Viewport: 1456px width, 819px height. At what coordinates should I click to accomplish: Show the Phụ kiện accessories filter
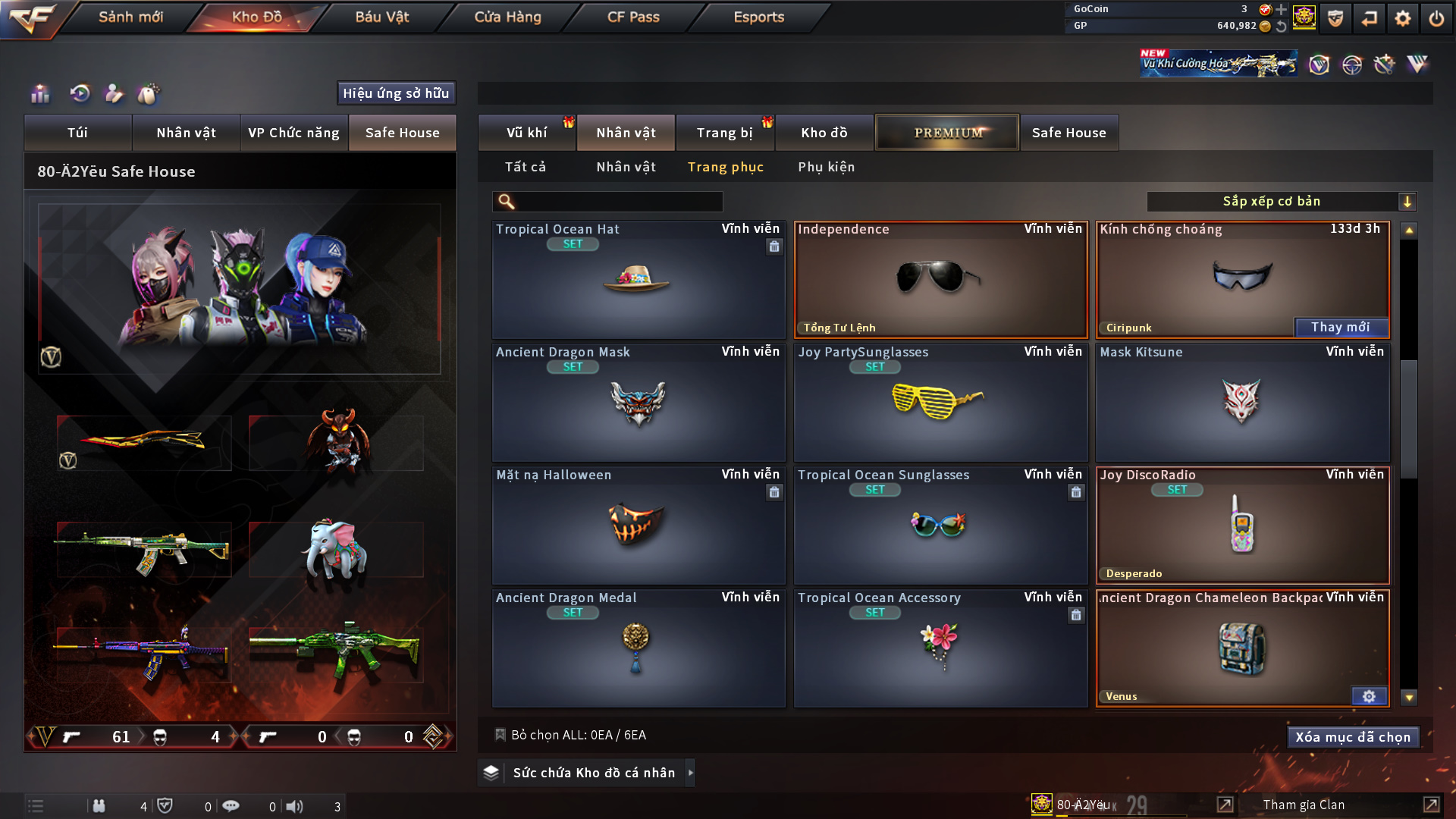point(826,167)
